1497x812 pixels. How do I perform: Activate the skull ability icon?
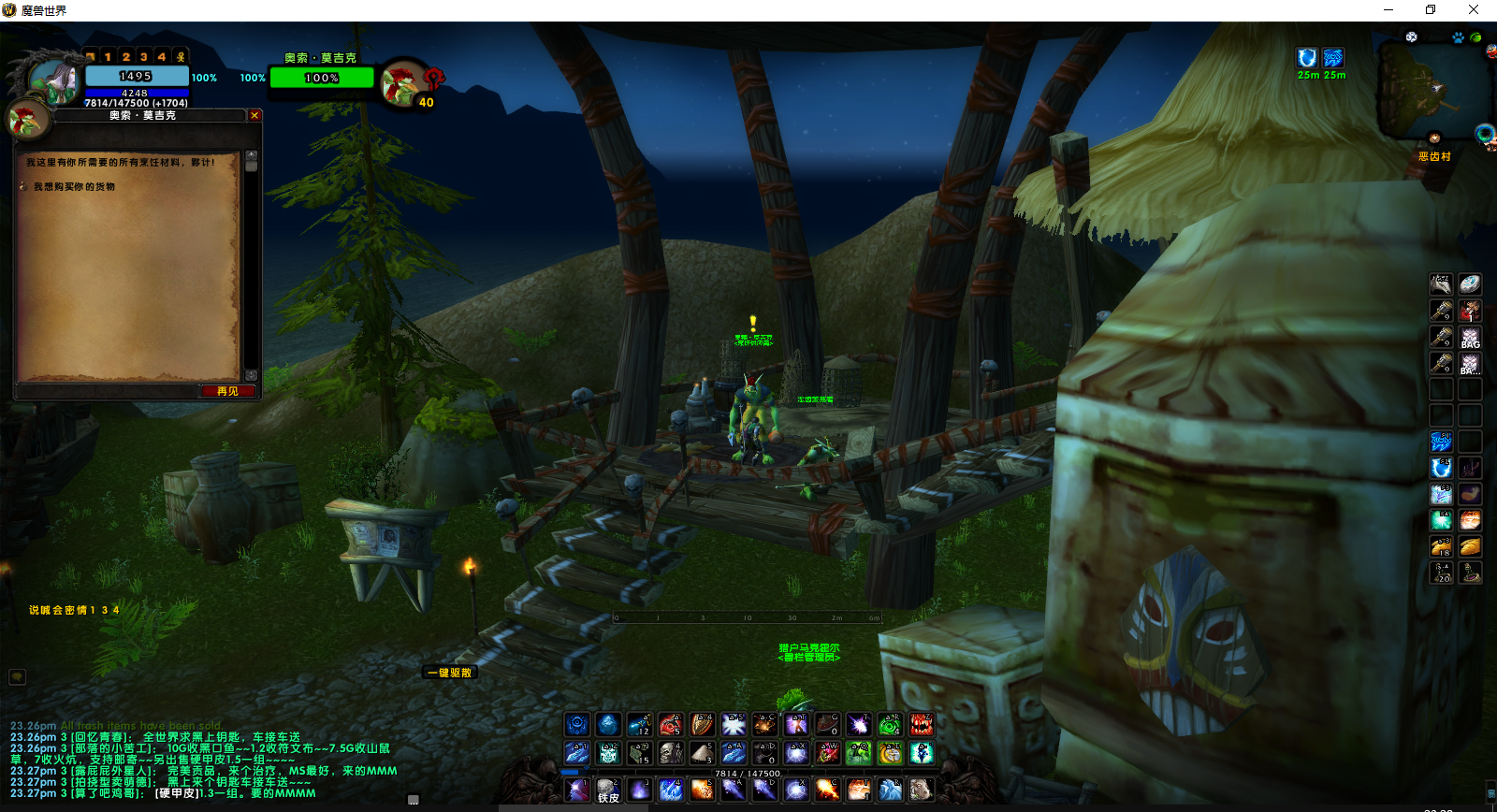(671, 753)
